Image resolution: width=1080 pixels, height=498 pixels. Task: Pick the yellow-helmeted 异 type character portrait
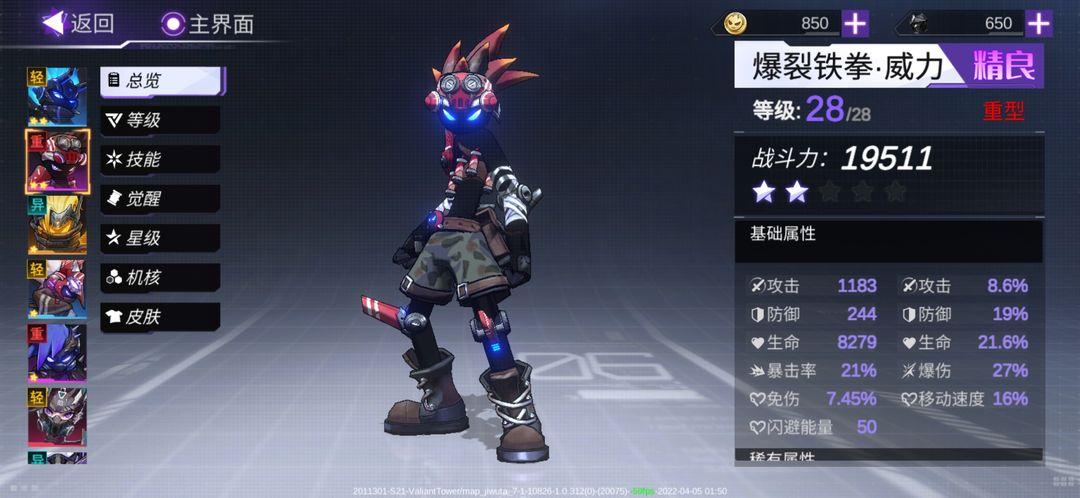[x=57, y=225]
